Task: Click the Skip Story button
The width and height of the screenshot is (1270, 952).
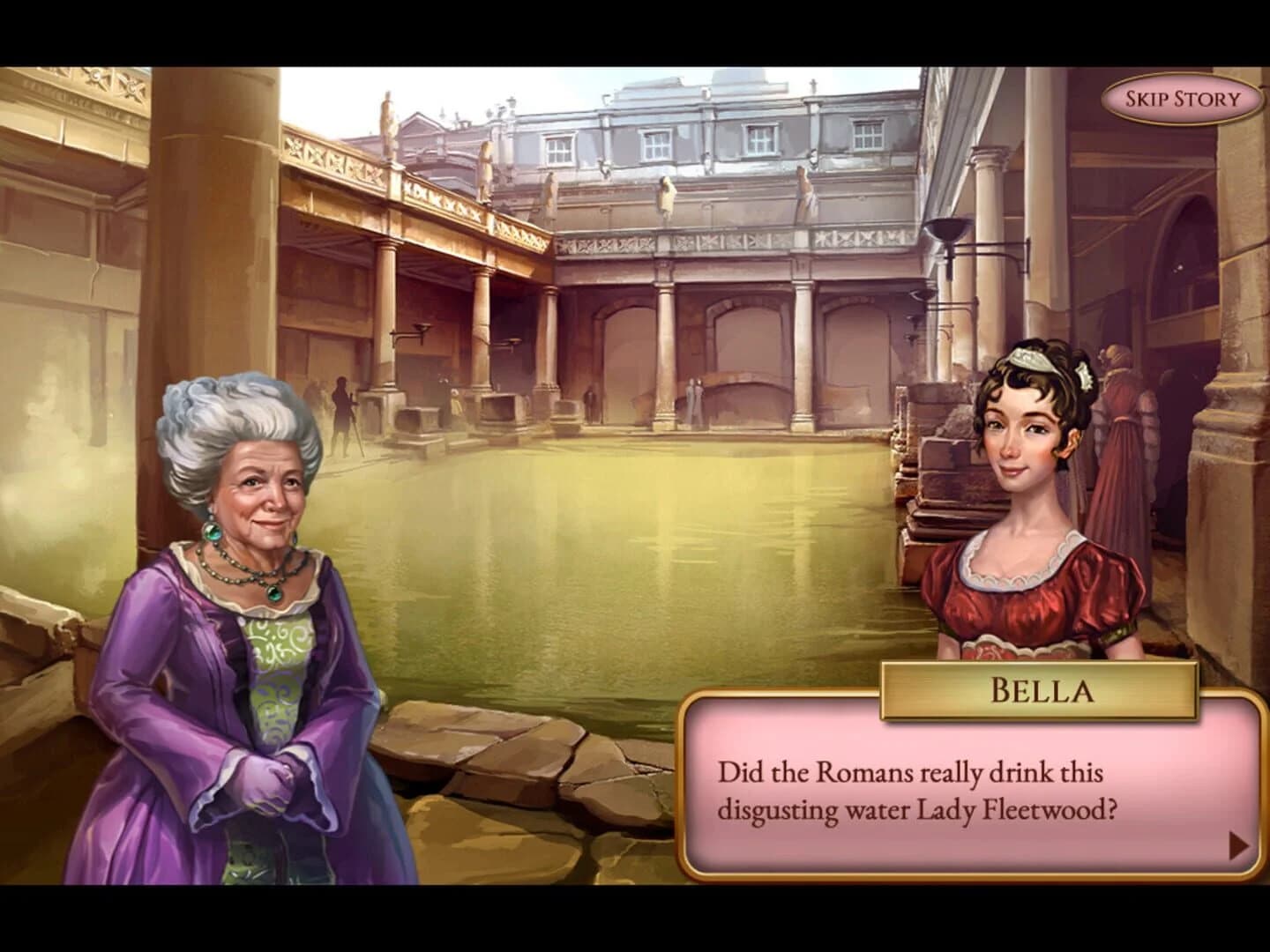Action: pos(1180,98)
